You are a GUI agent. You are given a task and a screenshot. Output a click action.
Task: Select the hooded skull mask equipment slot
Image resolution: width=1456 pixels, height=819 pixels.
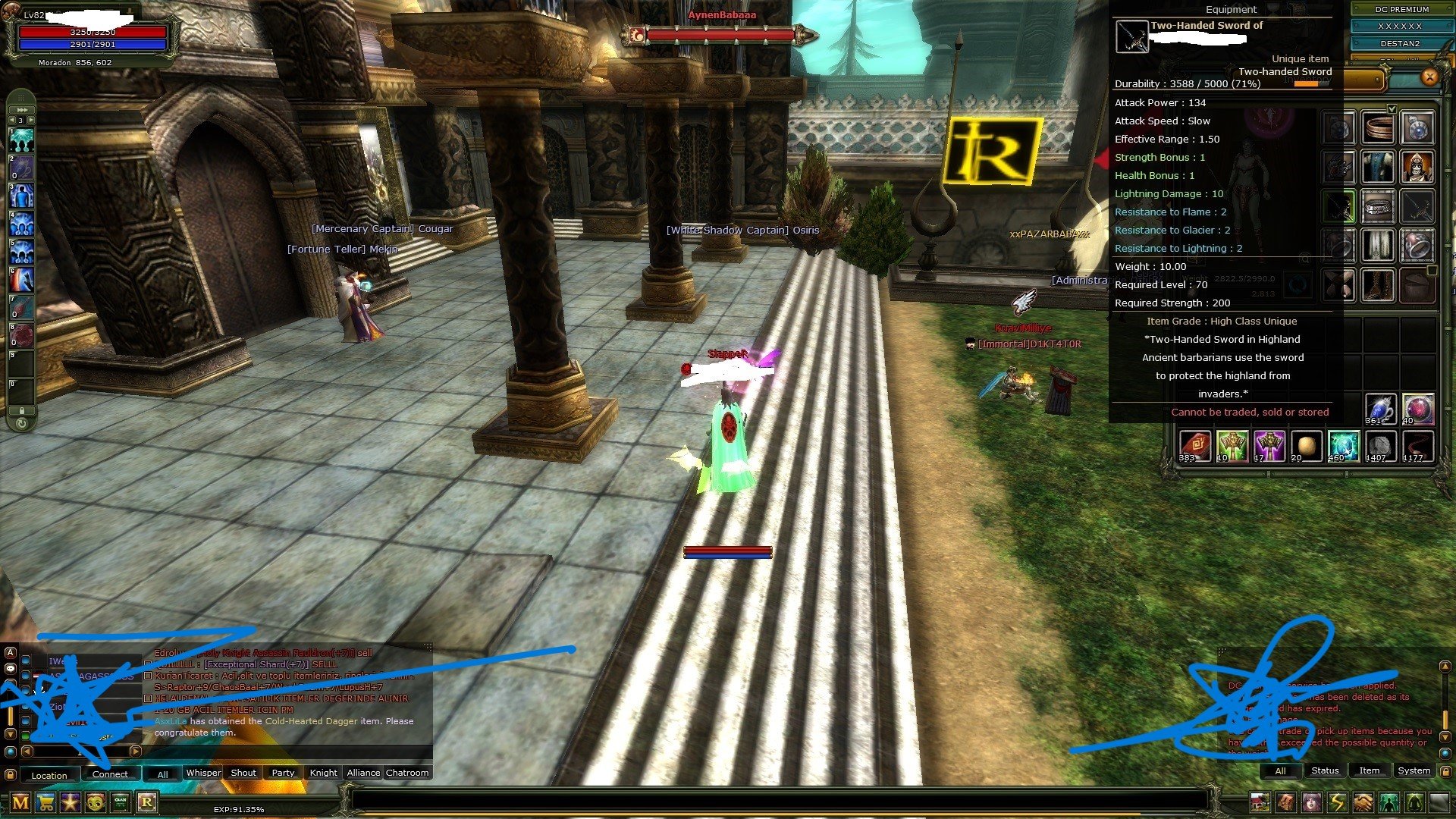pyautogui.click(x=1417, y=167)
